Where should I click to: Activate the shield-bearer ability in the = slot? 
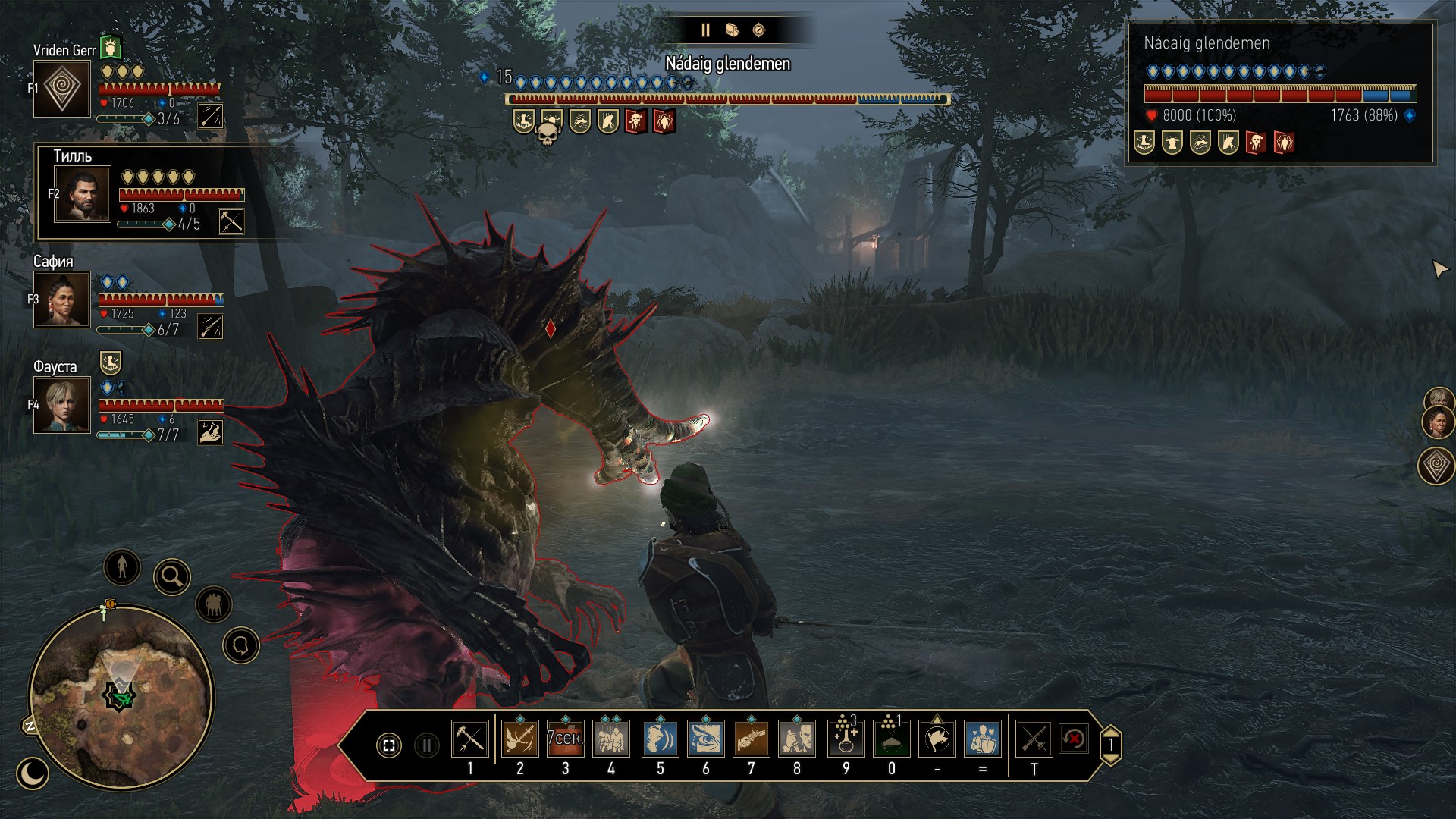point(983,739)
